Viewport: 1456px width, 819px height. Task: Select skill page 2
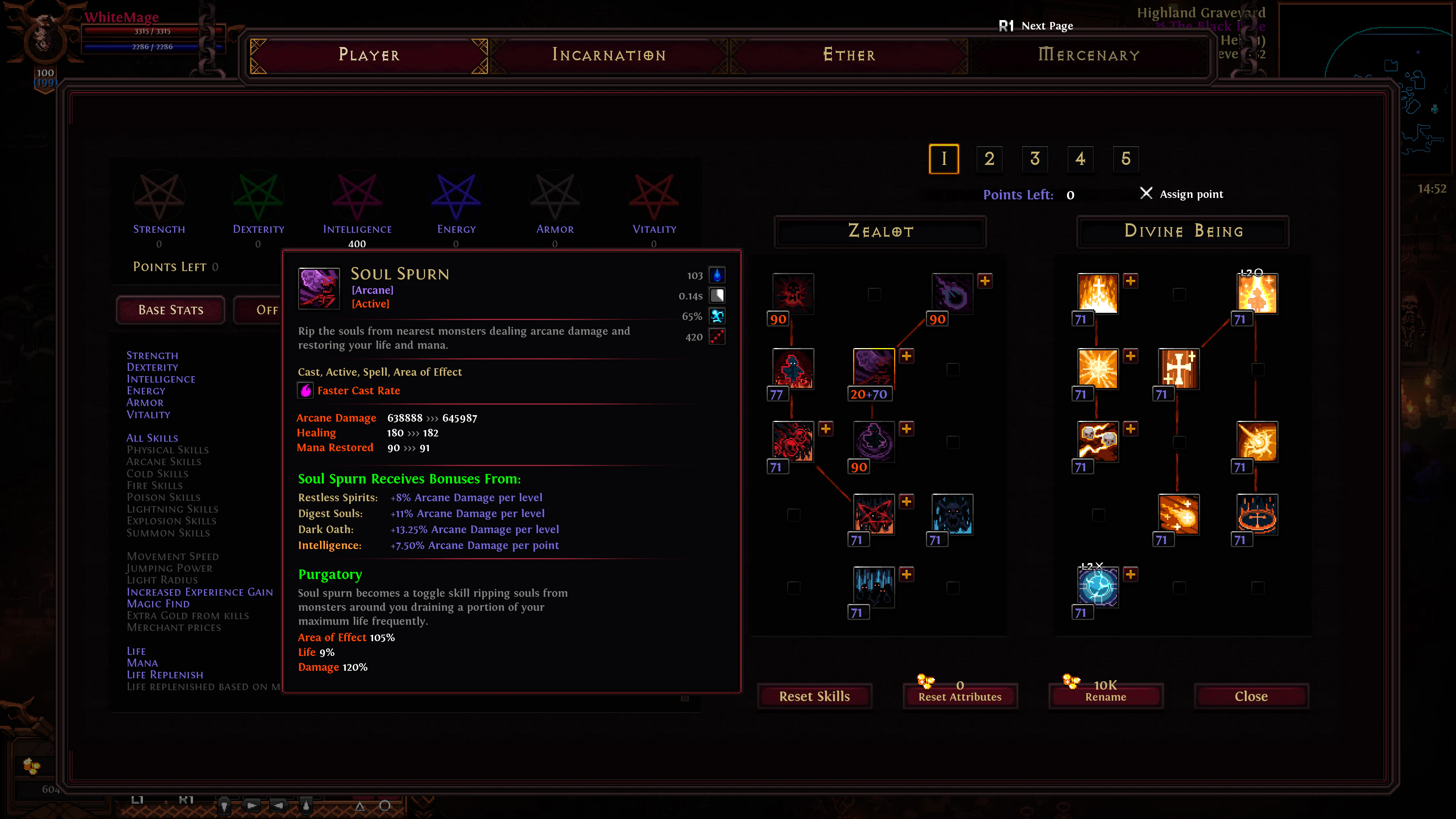tap(990, 159)
